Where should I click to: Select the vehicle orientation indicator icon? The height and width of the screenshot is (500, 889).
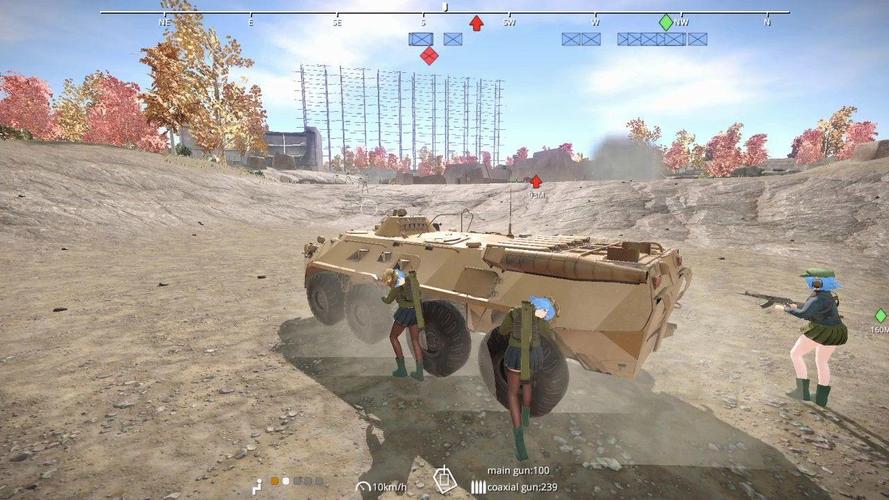[x=445, y=479]
